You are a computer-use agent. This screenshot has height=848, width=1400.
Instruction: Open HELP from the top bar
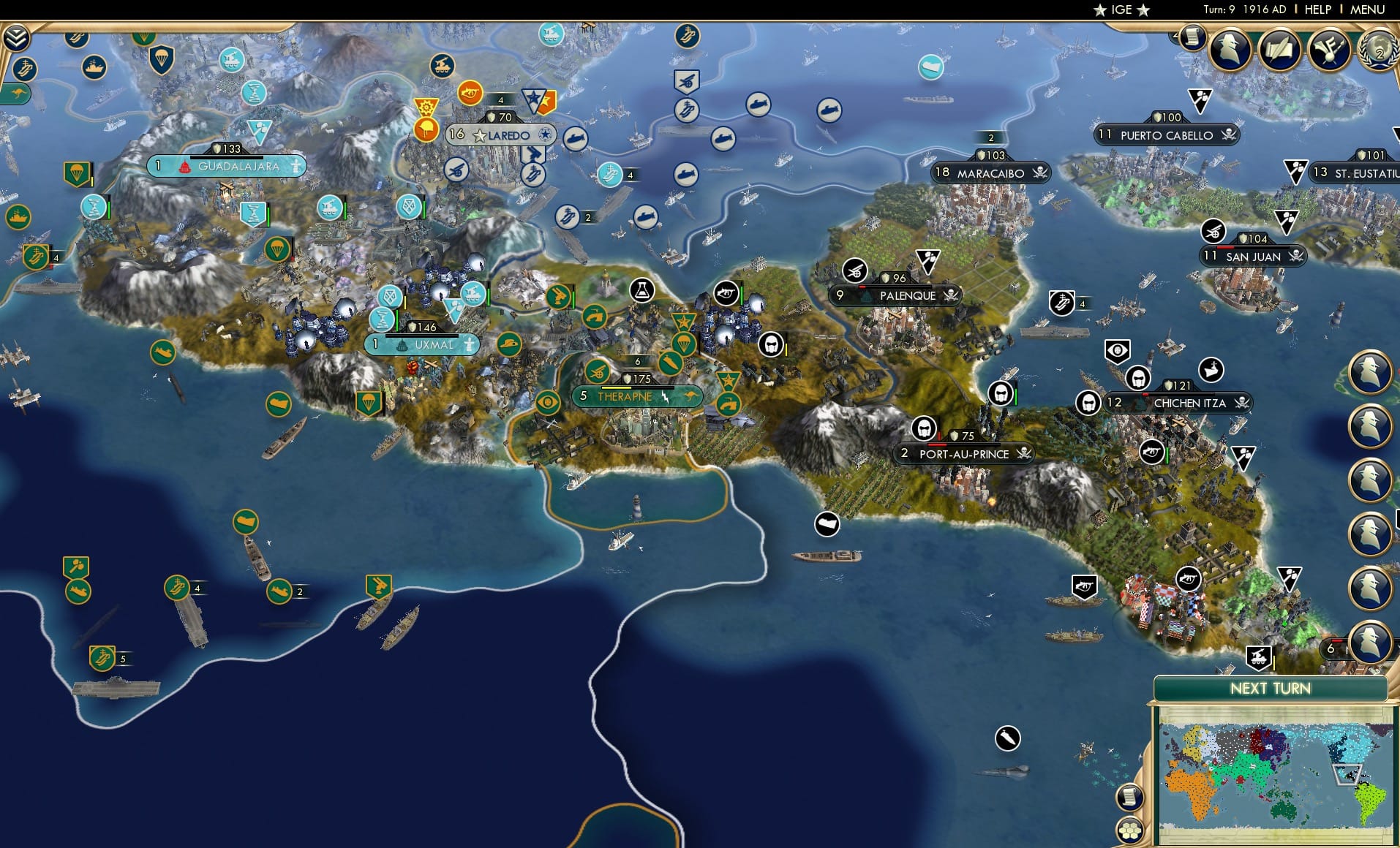pyautogui.click(x=1317, y=10)
